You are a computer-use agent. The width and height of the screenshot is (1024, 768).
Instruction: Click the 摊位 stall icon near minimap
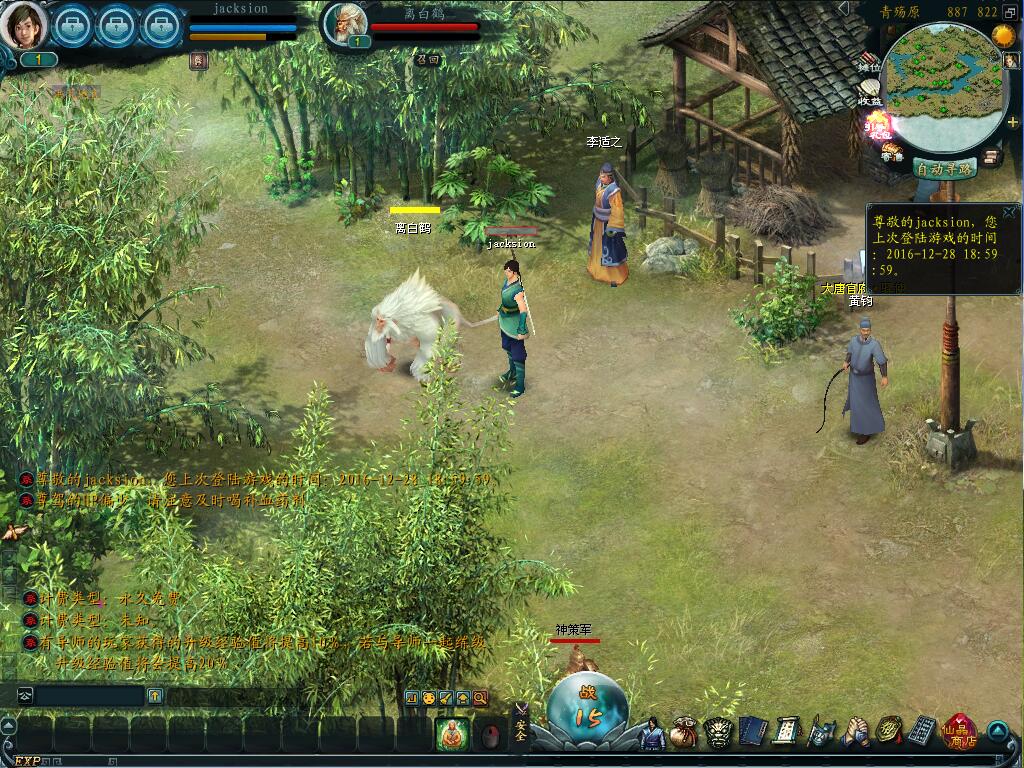click(870, 63)
